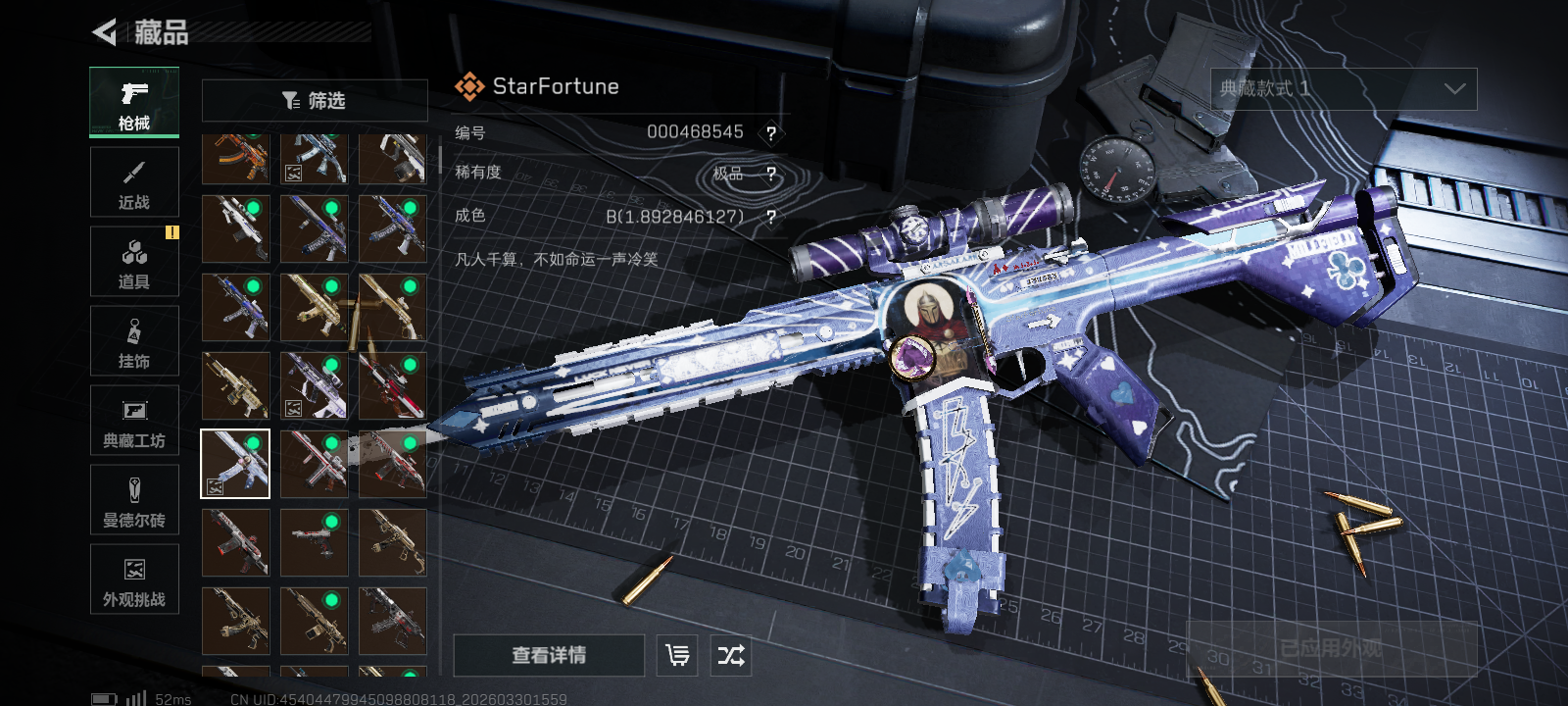Open the help icon next to 稀有度 极品
This screenshot has height=706, width=1568.
click(771, 175)
